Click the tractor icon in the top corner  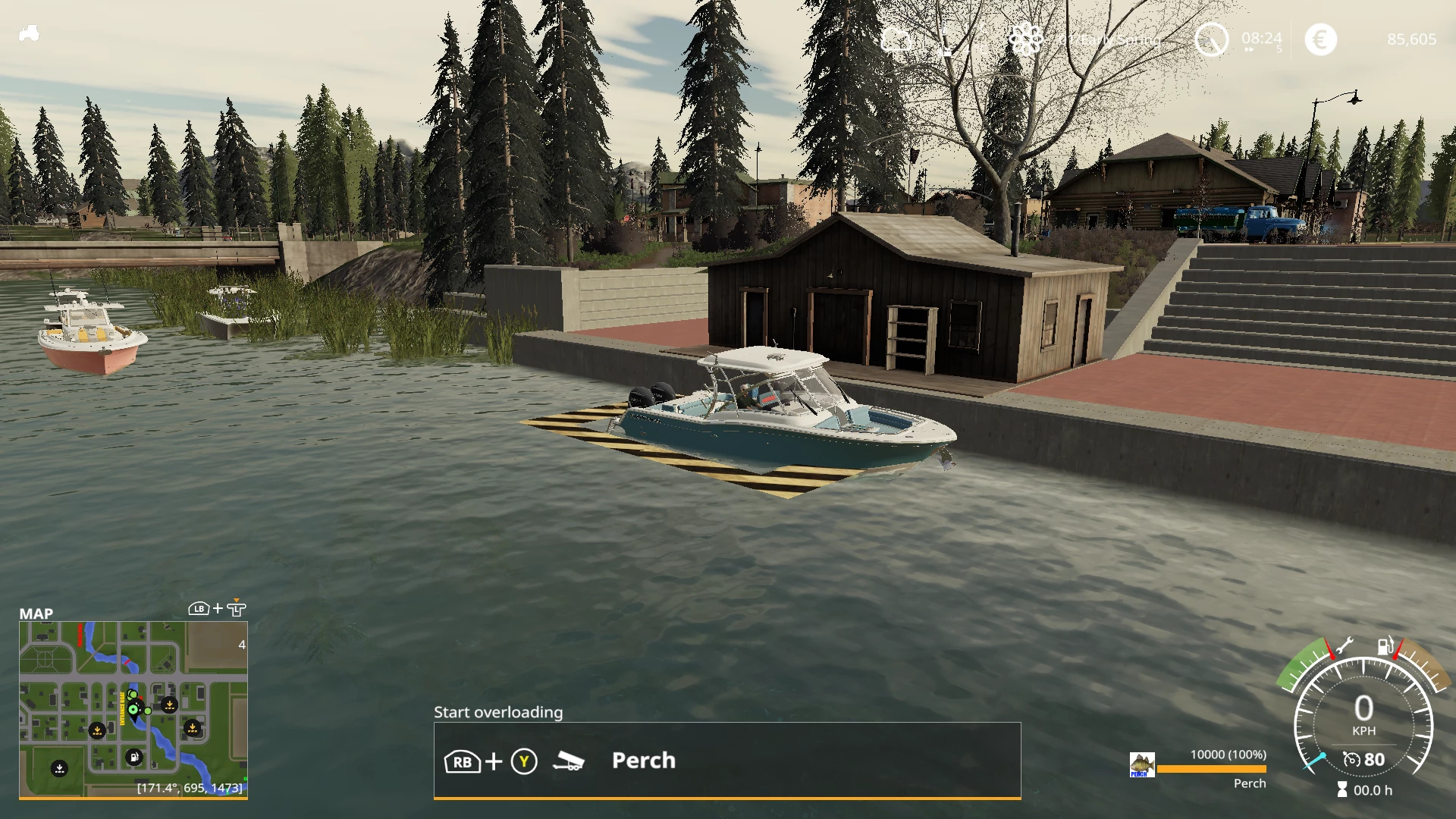[29, 33]
